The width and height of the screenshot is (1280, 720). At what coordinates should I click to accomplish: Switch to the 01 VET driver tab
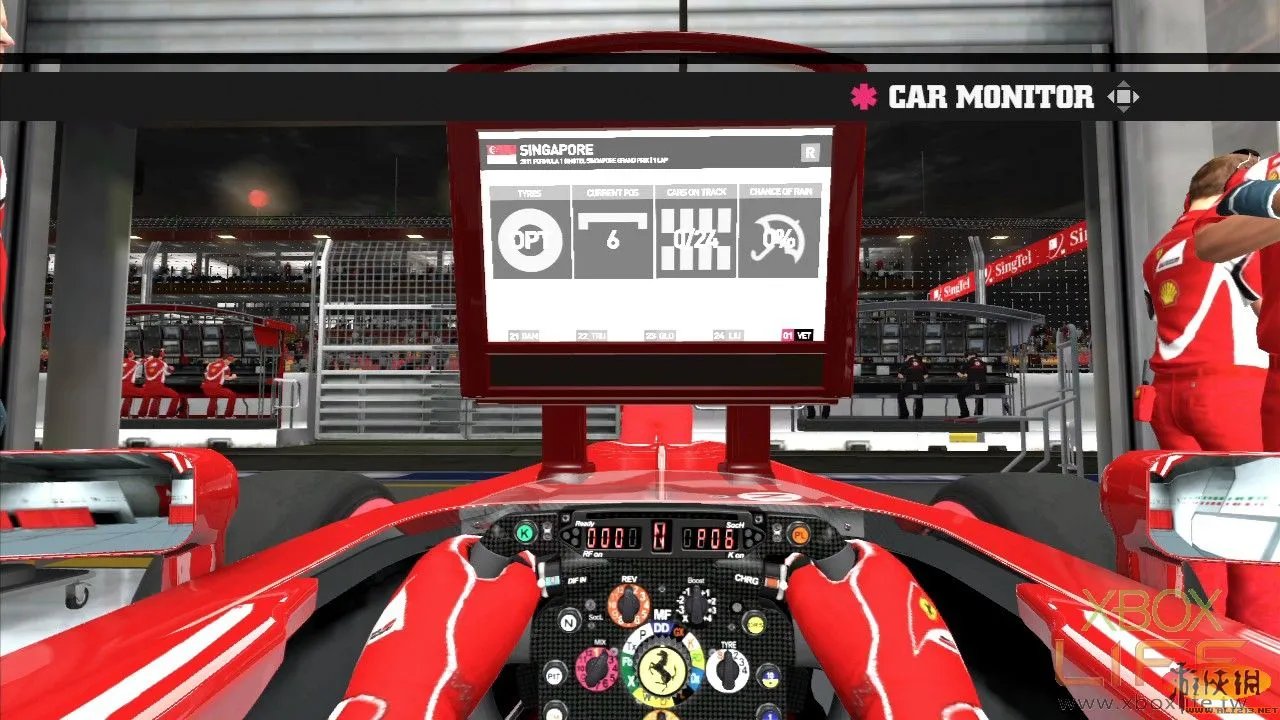click(799, 336)
